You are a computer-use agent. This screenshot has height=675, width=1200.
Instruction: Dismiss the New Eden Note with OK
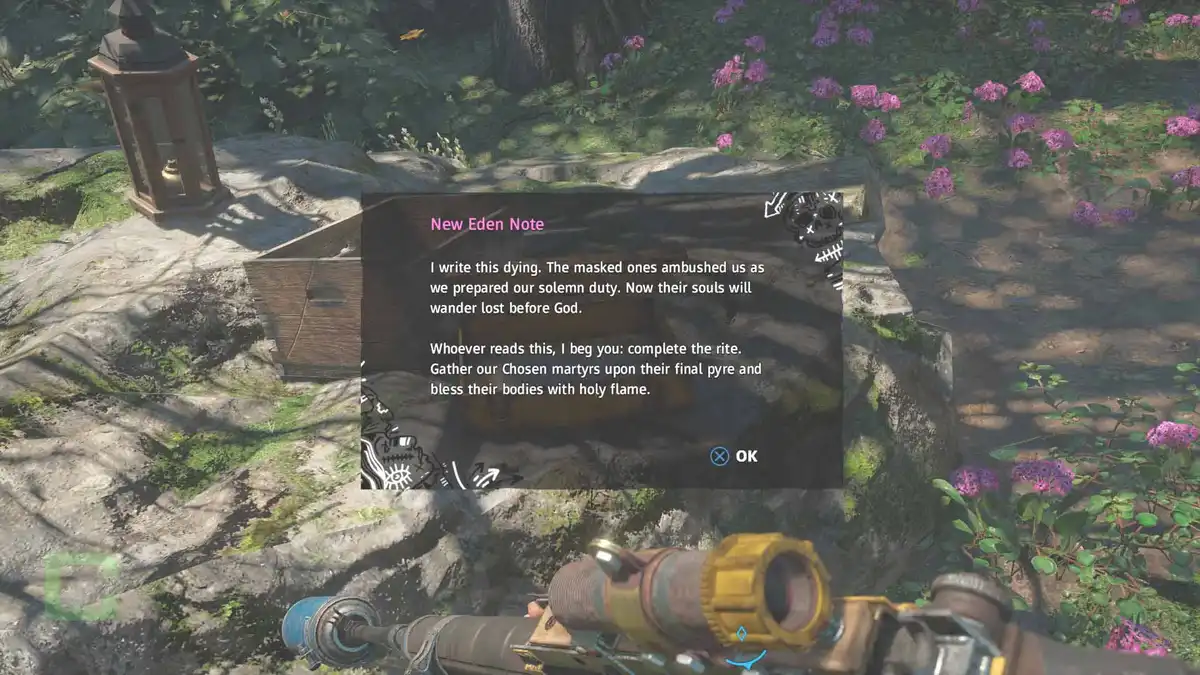pos(735,456)
